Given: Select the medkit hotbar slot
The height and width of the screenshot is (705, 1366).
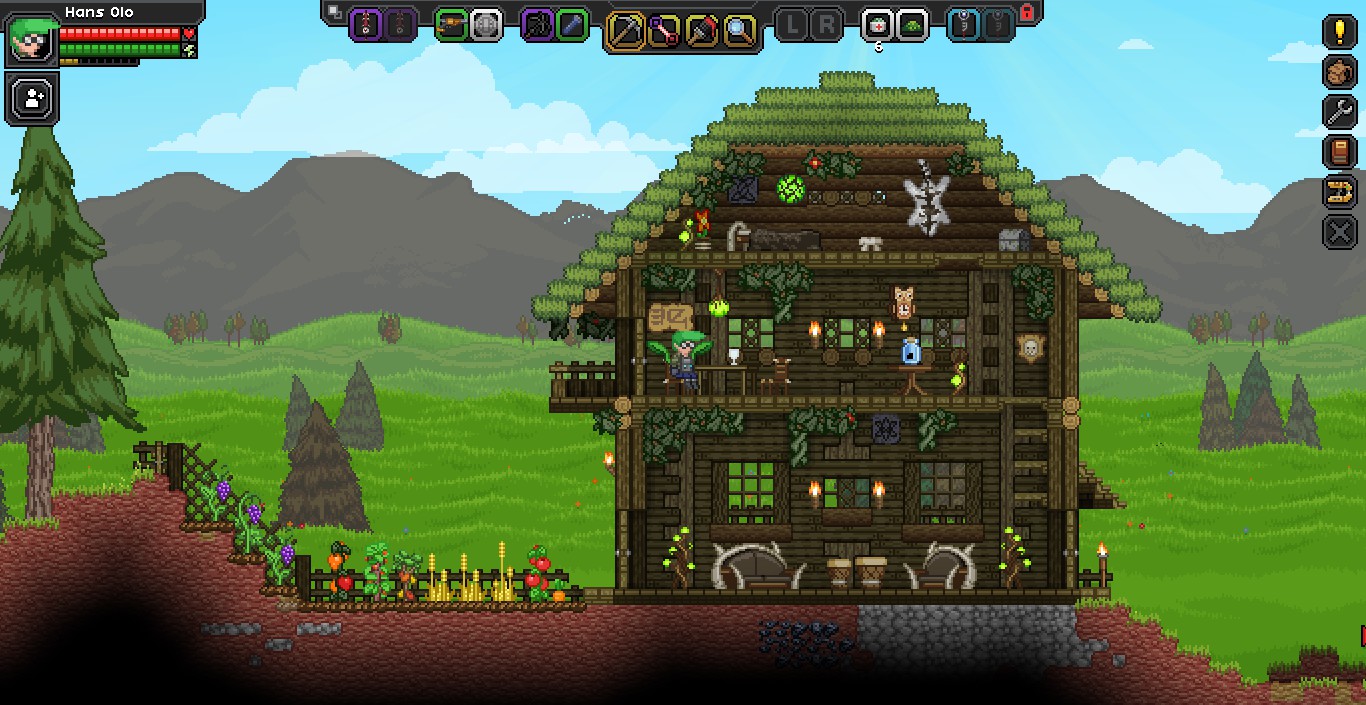Looking at the screenshot, I should pyautogui.click(x=877, y=24).
